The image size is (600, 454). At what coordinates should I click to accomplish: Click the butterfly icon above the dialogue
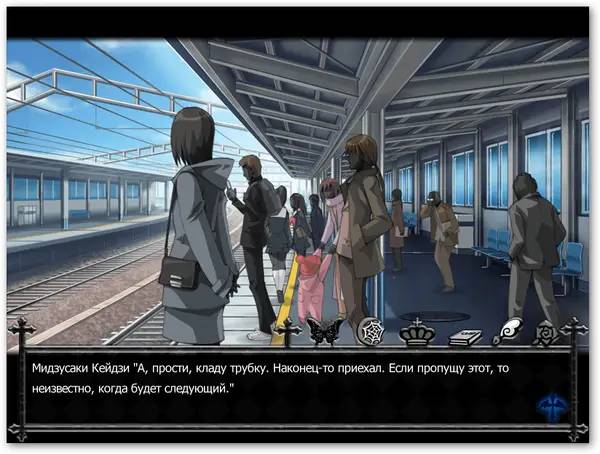[x=324, y=331]
